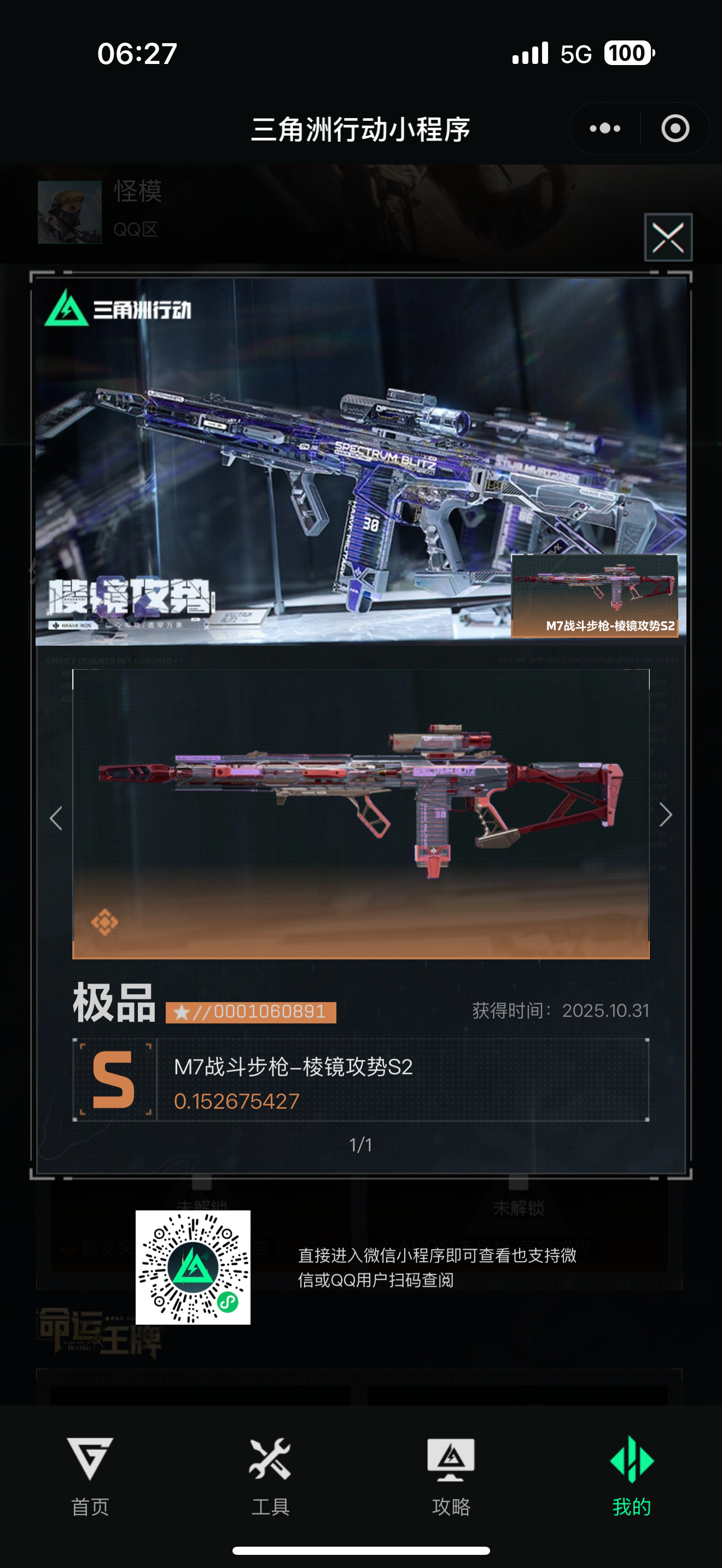Viewport: 722px width, 1568px height.
Task: Tap the orange S tier badge
Action: tap(113, 1080)
